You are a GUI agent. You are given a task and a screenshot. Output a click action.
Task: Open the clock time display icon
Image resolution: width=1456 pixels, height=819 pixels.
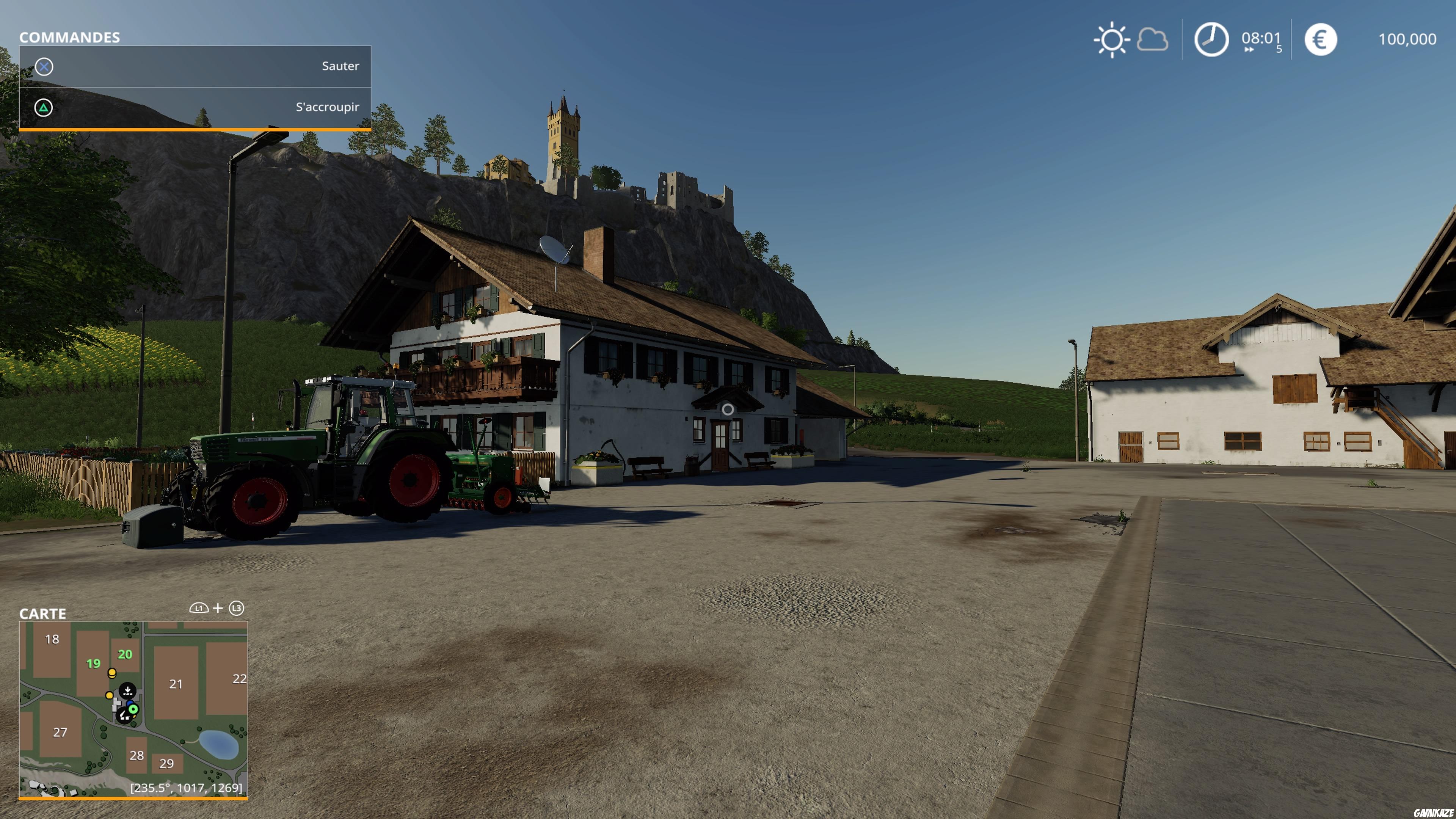(x=1211, y=39)
